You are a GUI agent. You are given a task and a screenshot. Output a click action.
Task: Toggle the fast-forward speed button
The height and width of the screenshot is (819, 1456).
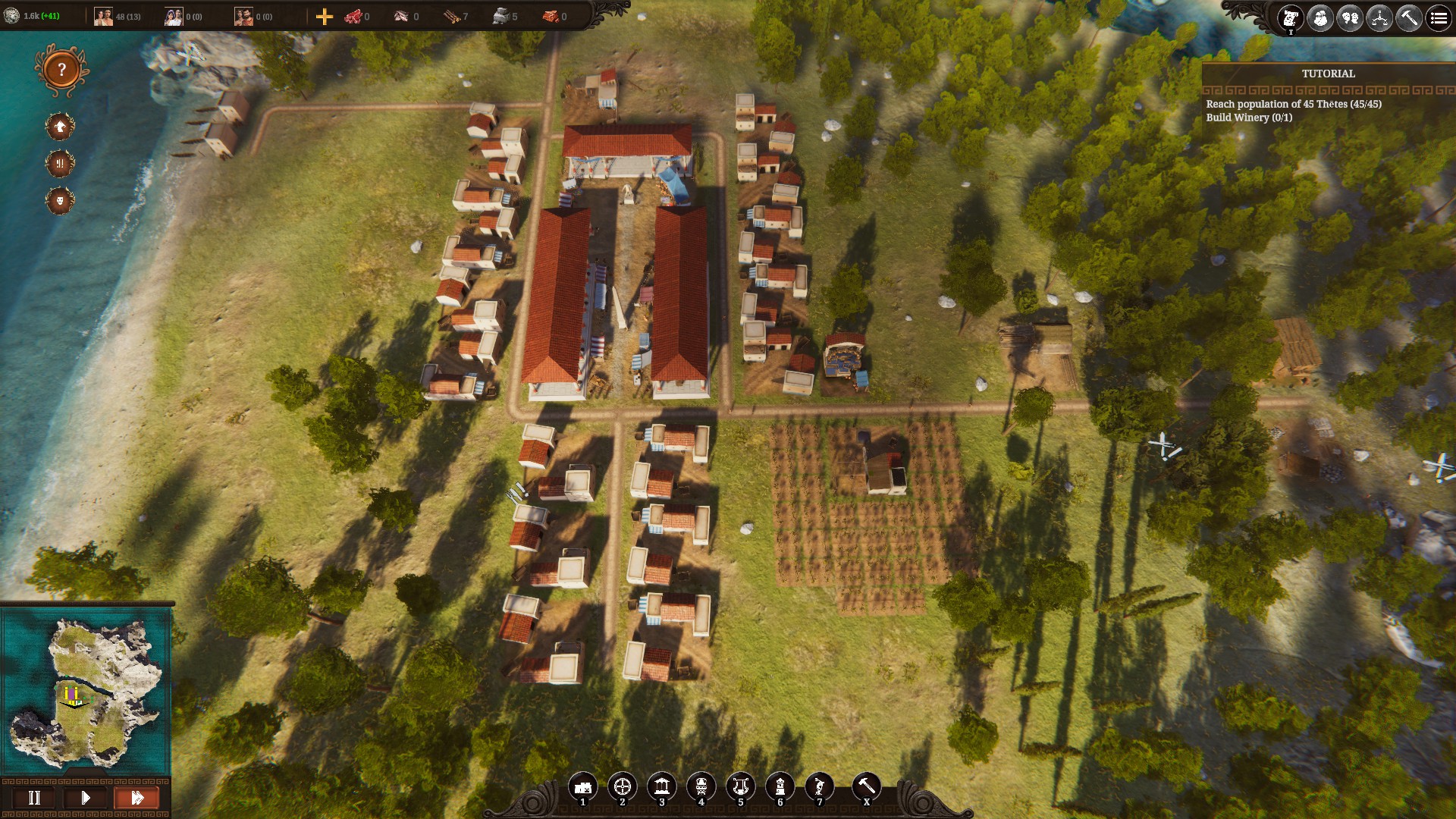click(x=136, y=798)
